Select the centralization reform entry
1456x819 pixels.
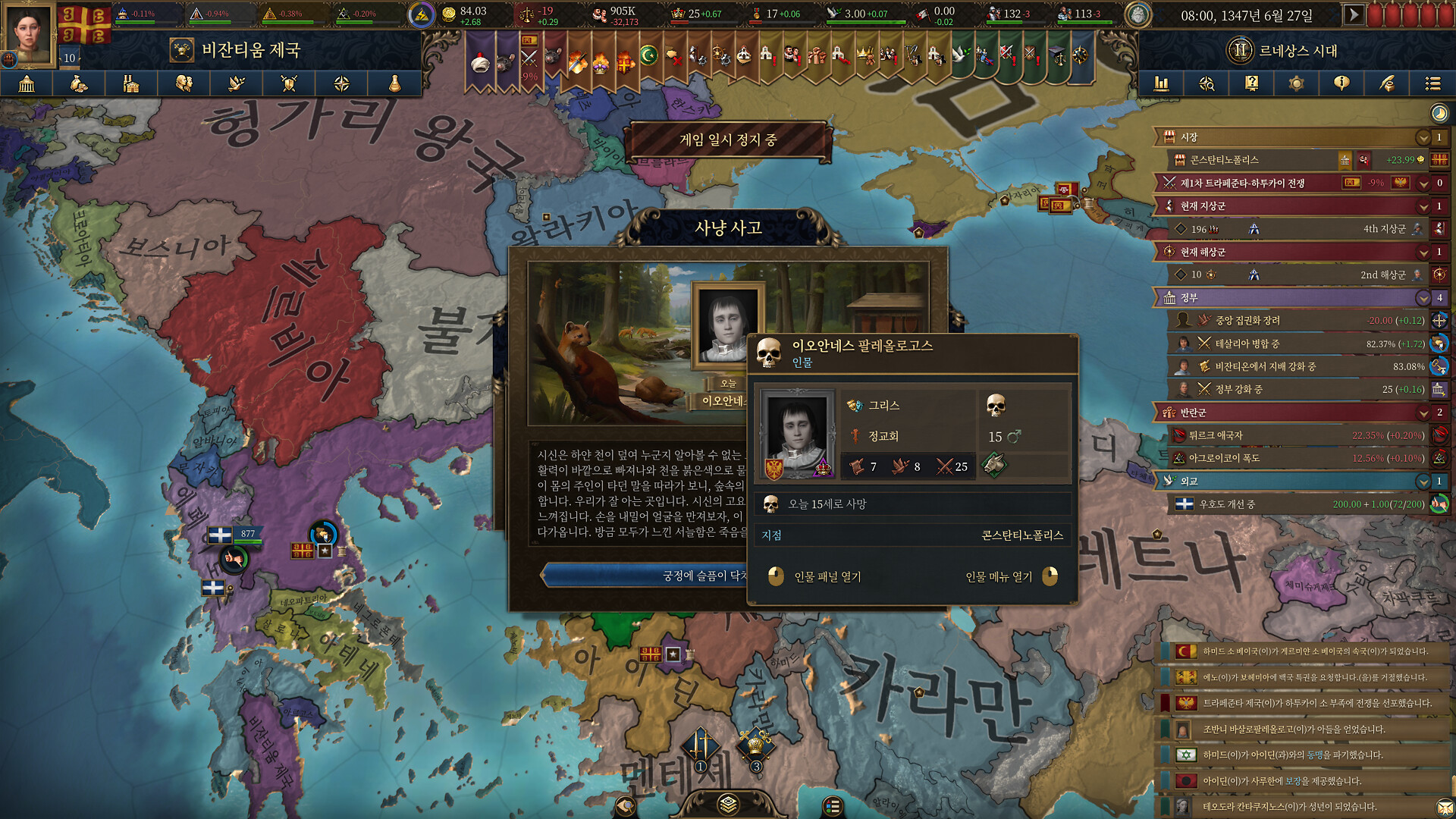tap(1289, 321)
